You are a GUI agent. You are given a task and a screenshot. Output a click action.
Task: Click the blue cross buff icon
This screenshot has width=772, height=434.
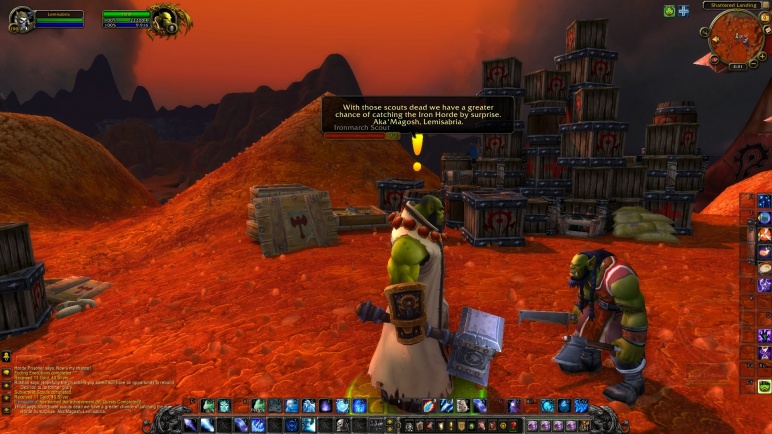tap(683, 10)
